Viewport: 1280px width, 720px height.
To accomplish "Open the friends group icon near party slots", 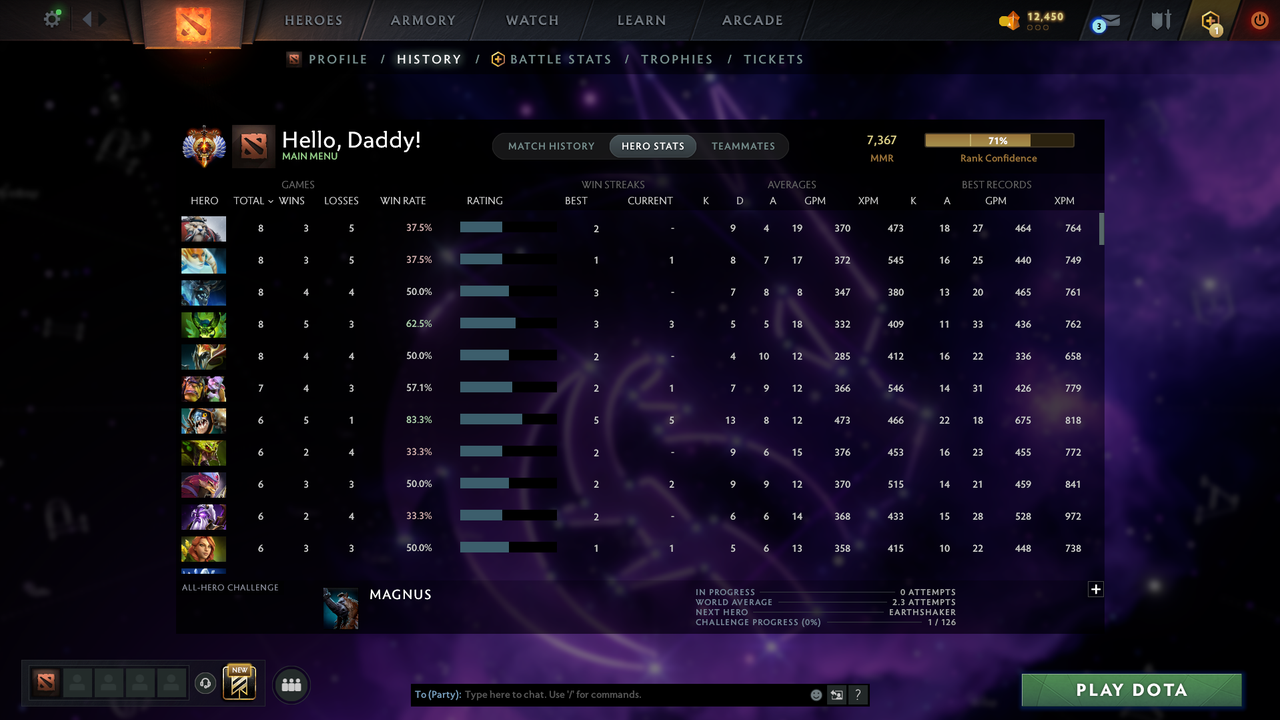I will click(x=290, y=684).
